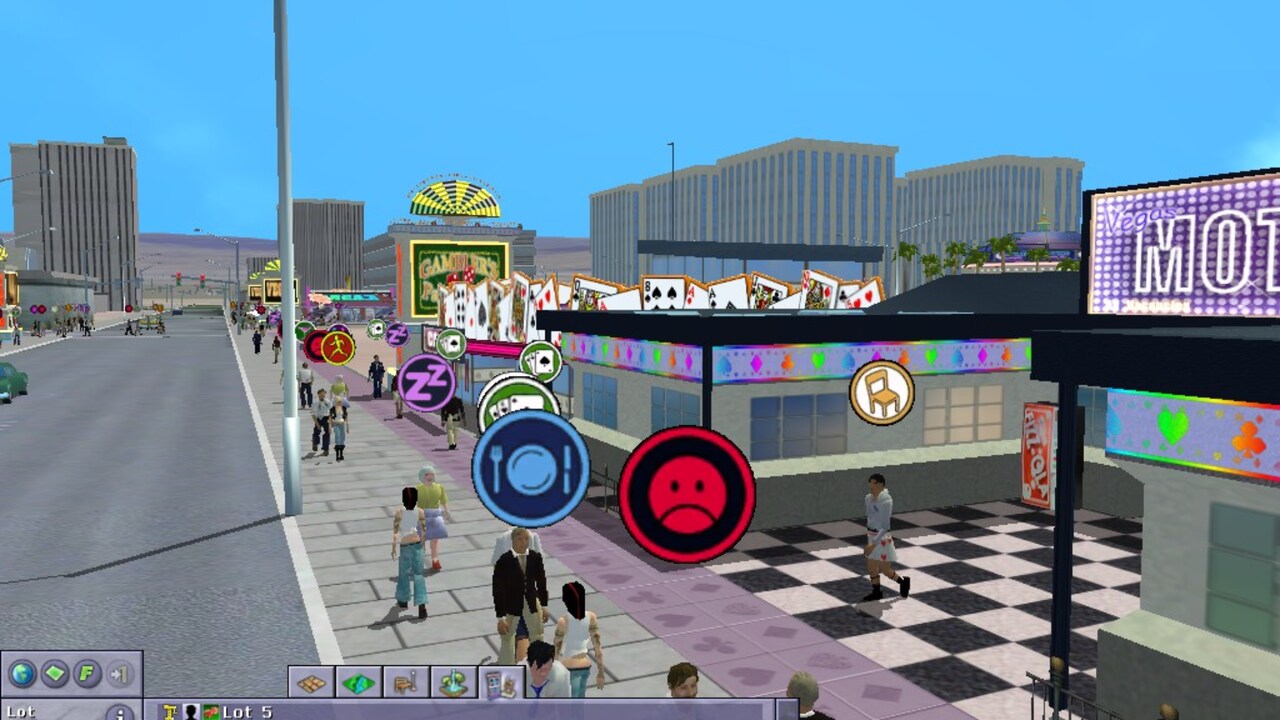
Task: Click the purple Zz sleep icon
Action: pyautogui.click(x=425, y=384)
